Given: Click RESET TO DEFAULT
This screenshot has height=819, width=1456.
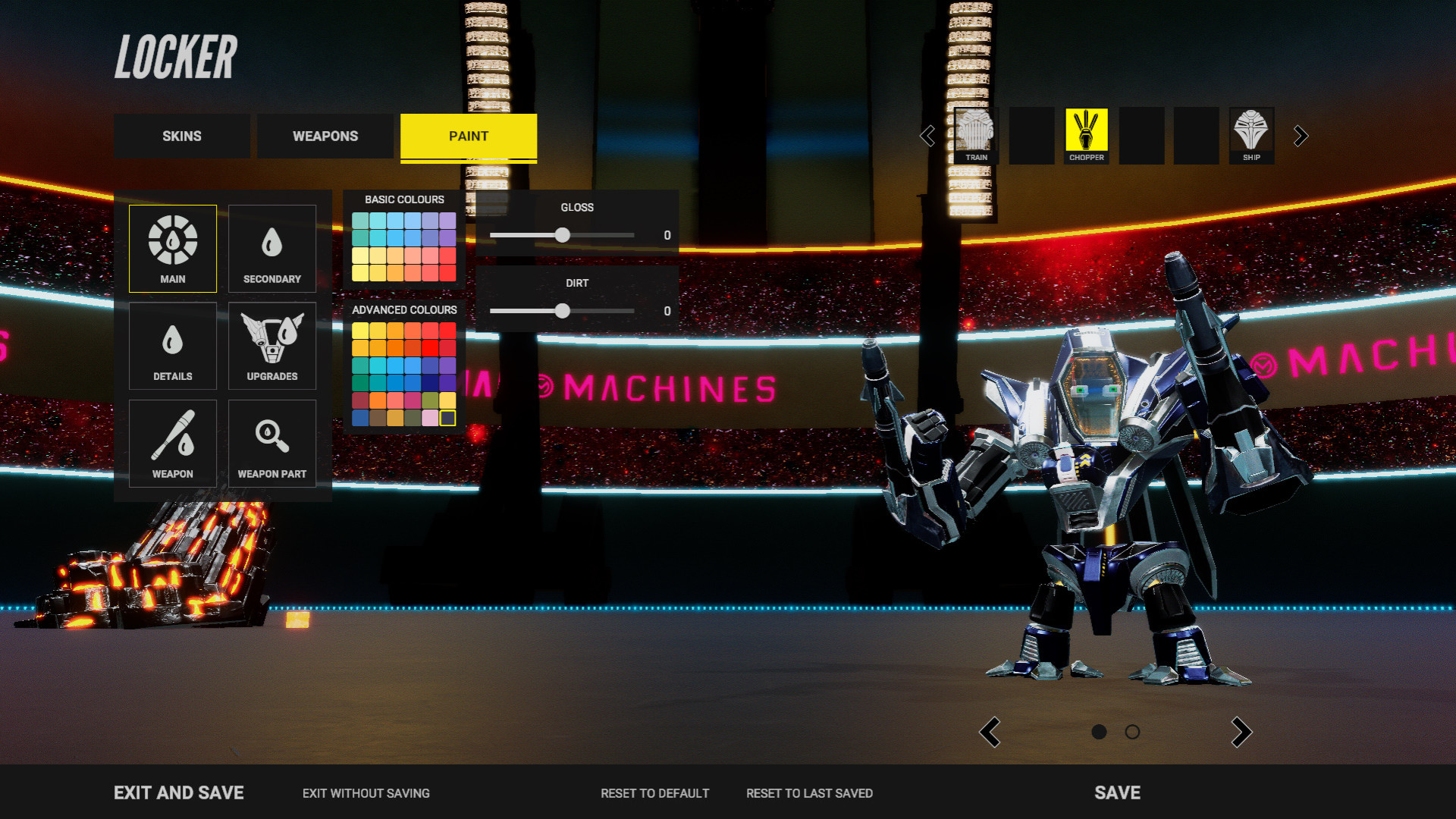Looking at the screenshot, I should click(x=655, y=793).
